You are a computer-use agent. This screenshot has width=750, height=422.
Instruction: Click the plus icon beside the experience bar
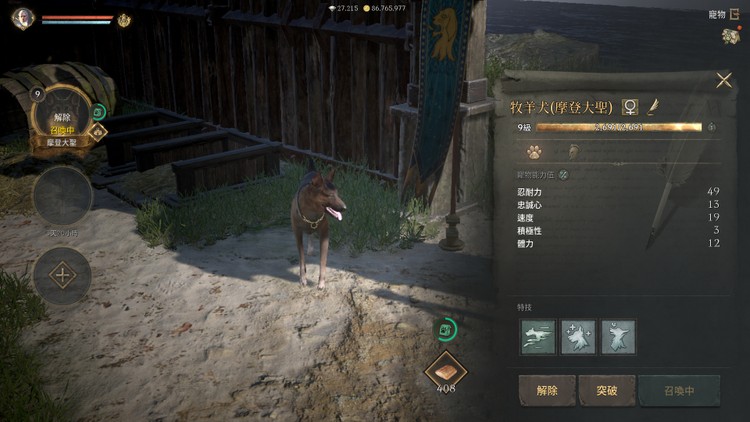point(712,127)
